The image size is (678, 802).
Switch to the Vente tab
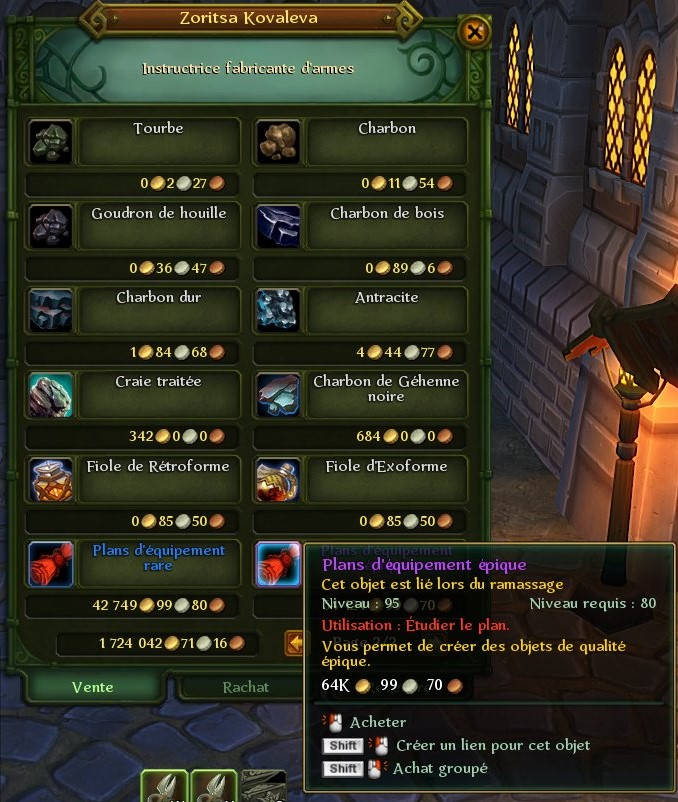[93, 687]
